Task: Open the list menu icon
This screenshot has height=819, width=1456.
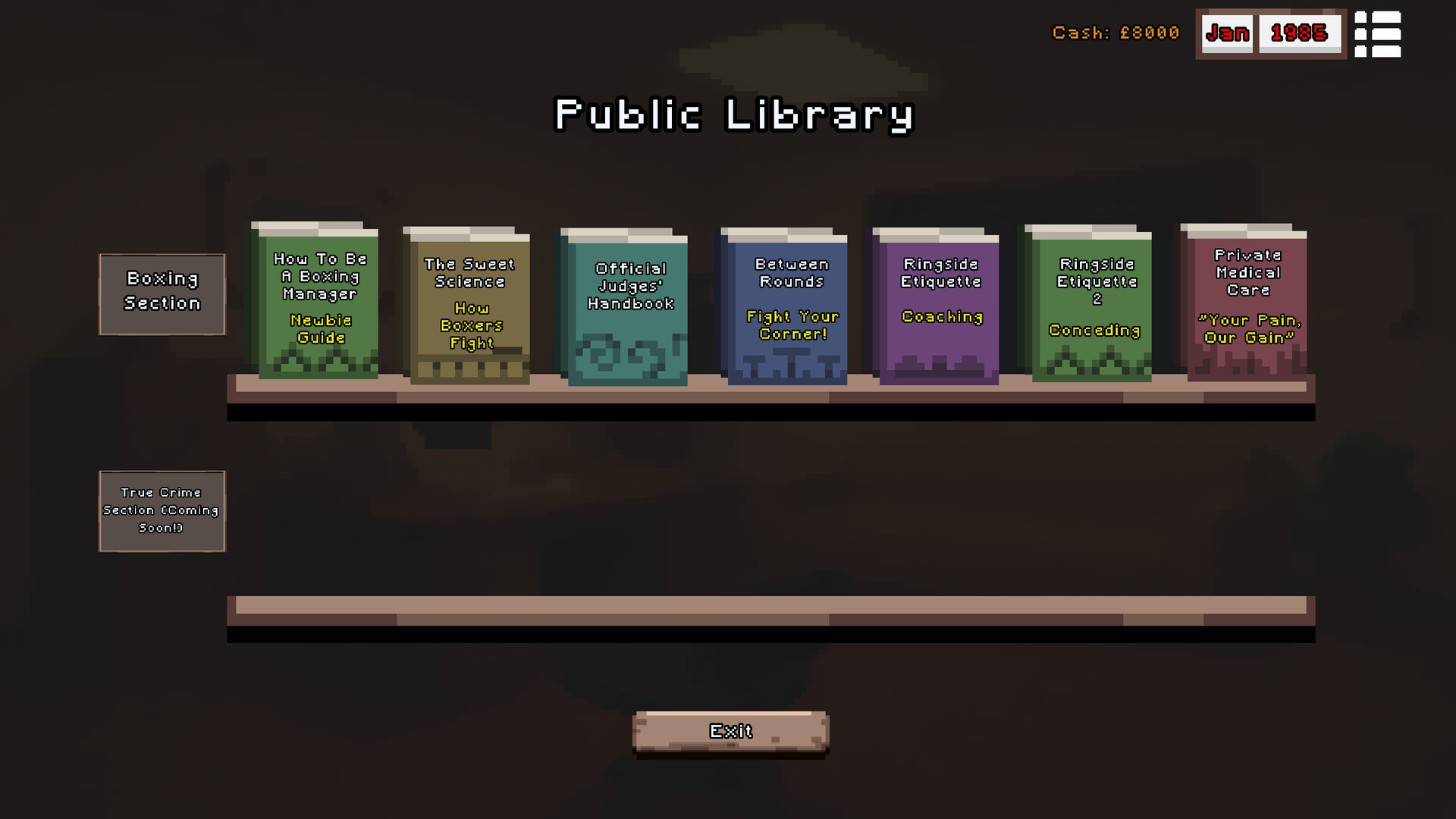Action: tap(1378, 34)
